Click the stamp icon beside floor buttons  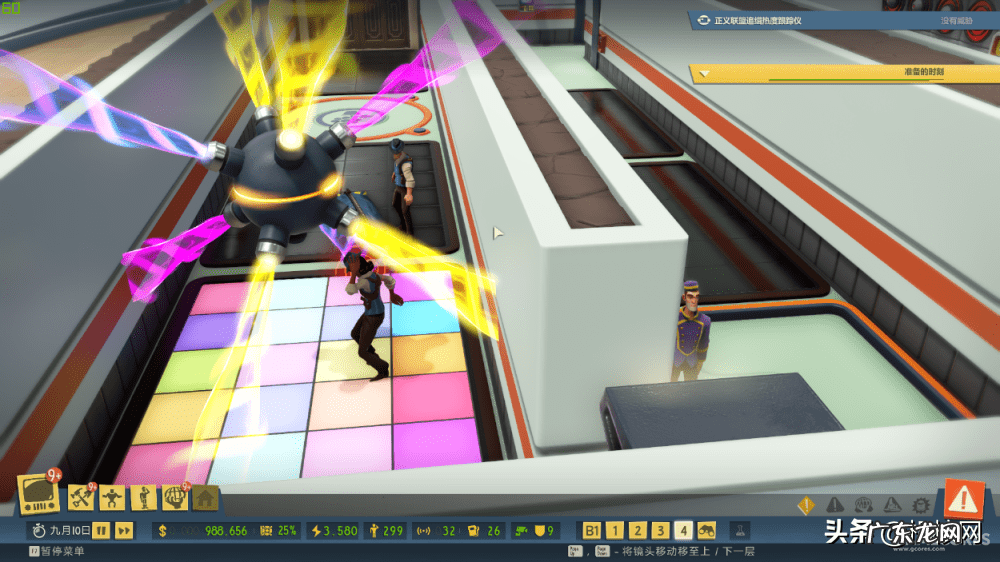741,530
